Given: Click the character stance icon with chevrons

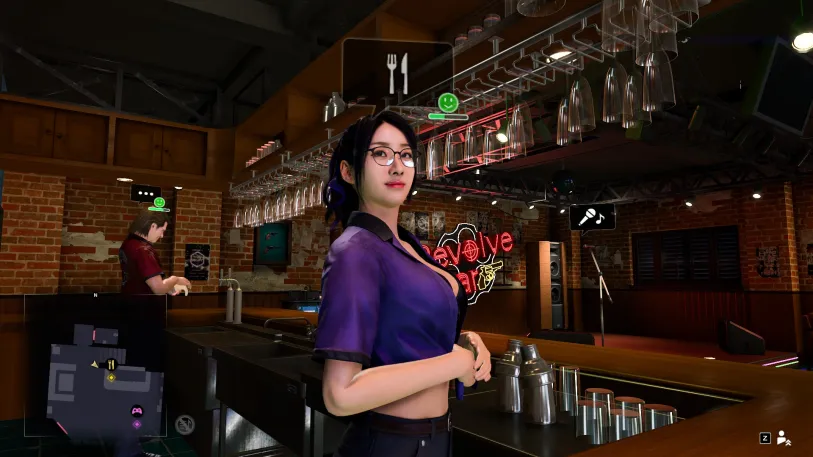Looking at the screenshot, I should click(x=784, y=437).
